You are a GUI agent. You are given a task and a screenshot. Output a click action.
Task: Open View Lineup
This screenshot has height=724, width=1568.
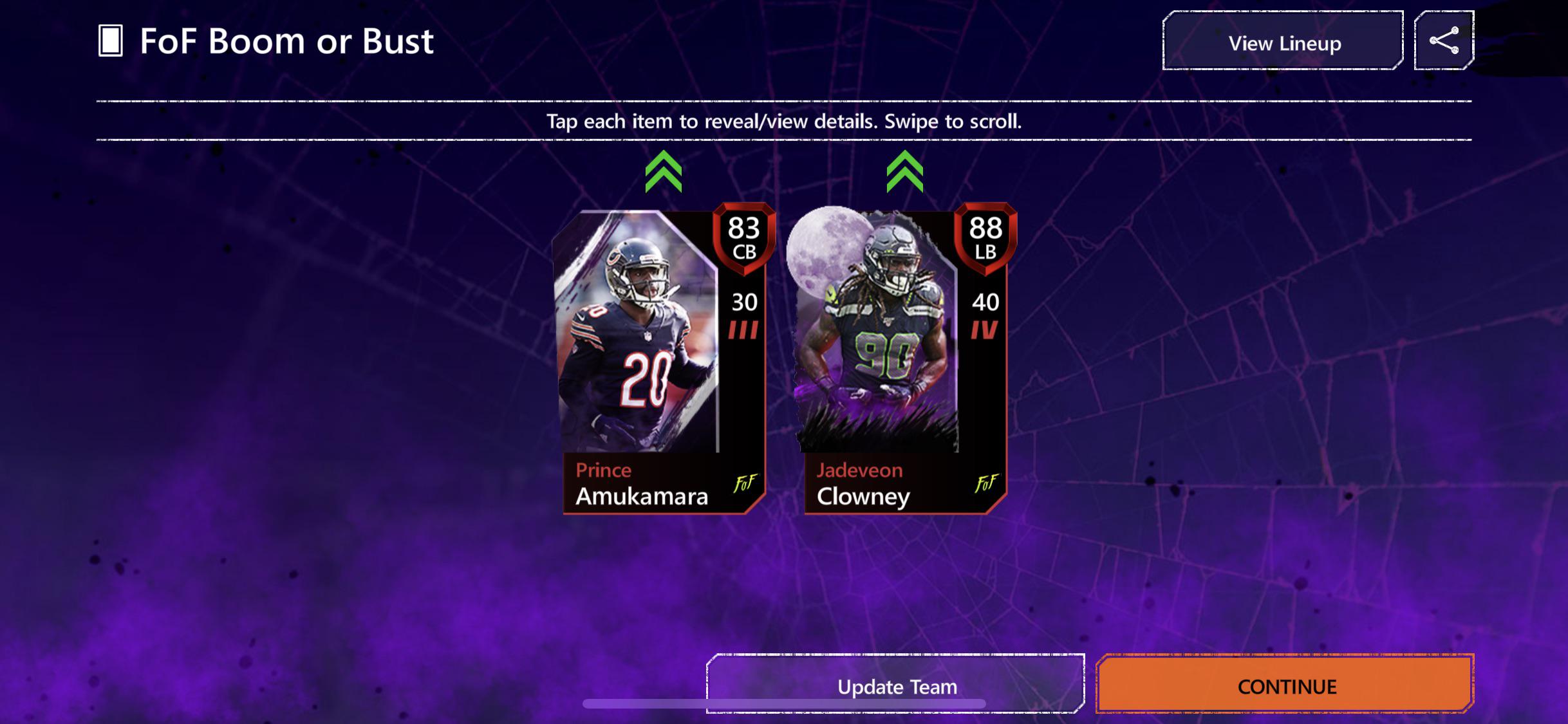tap(1282, 42)
